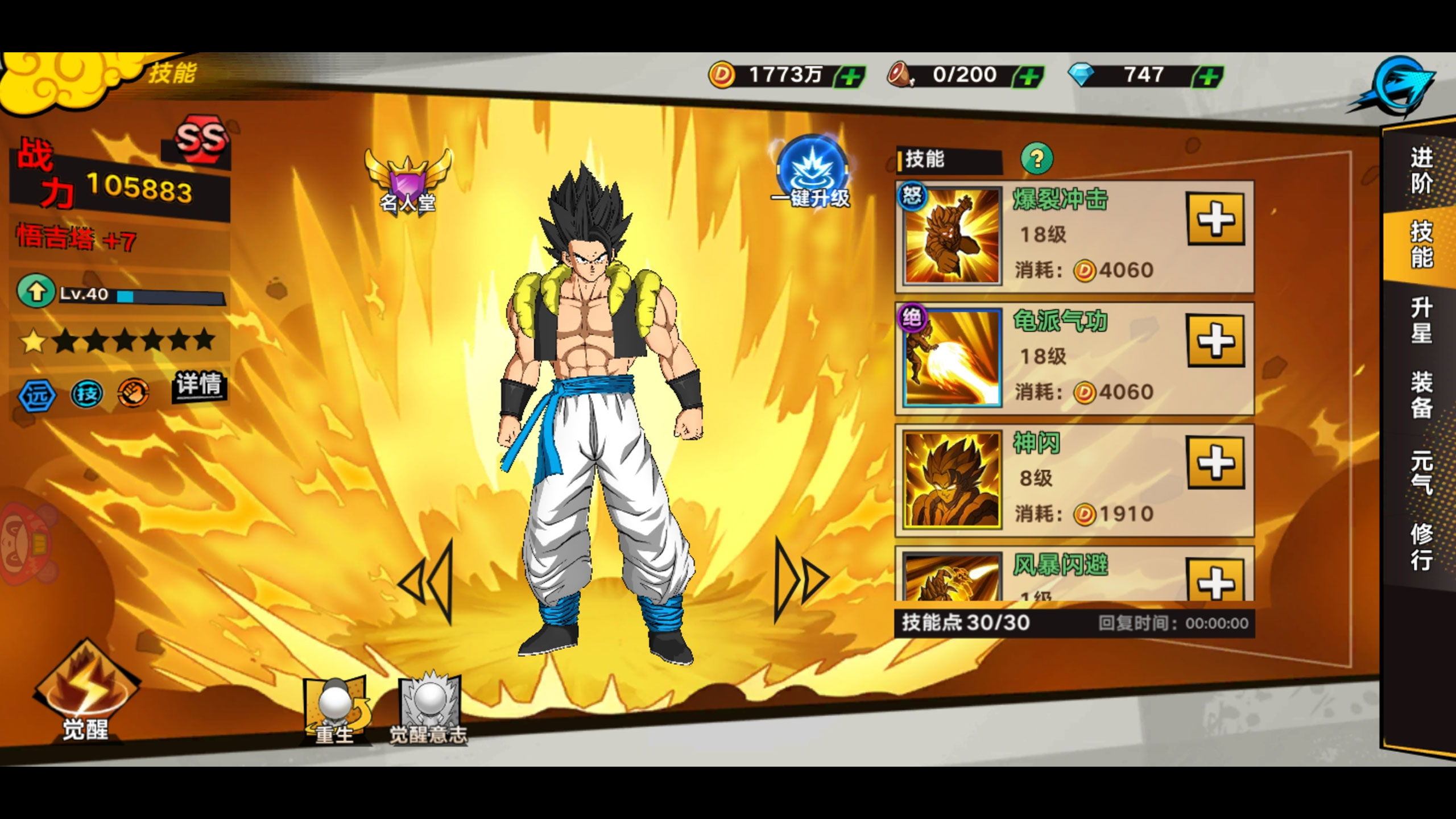The image size is (1456, 819).
Task: Open the 元气 tab
Action: pos(1421,472)
